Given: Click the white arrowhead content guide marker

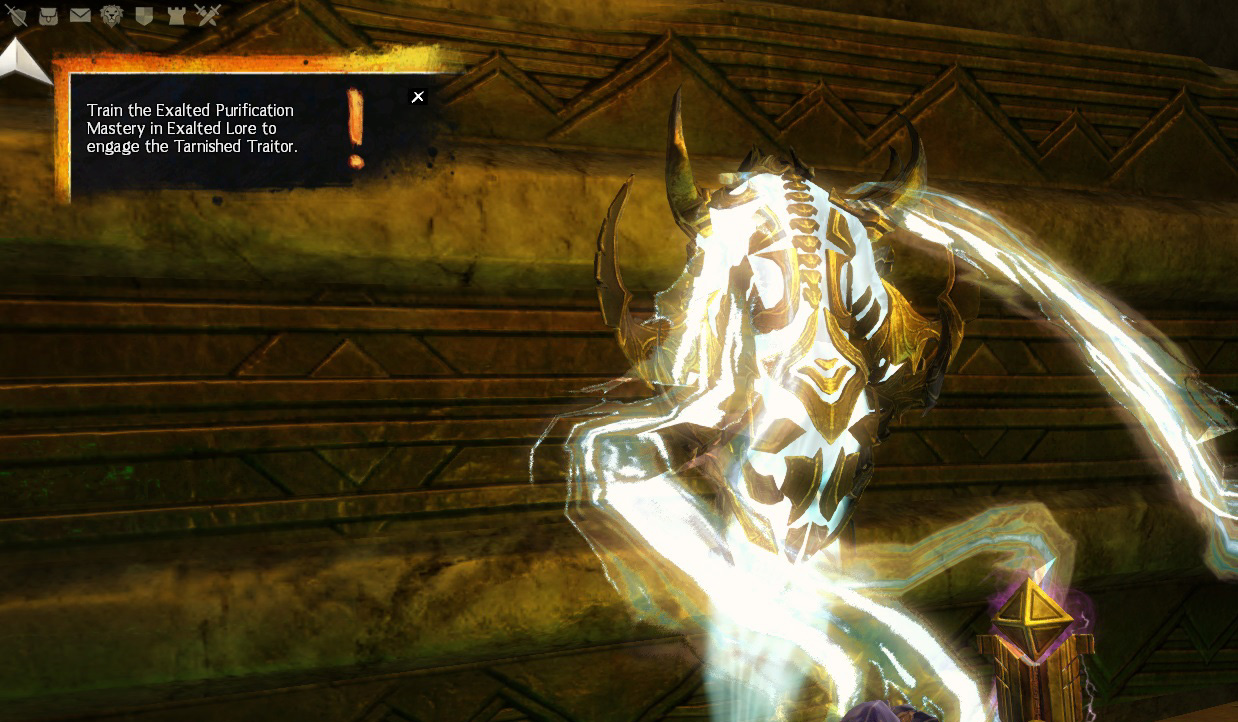Looking at the screenshot, I should [24, 63].
